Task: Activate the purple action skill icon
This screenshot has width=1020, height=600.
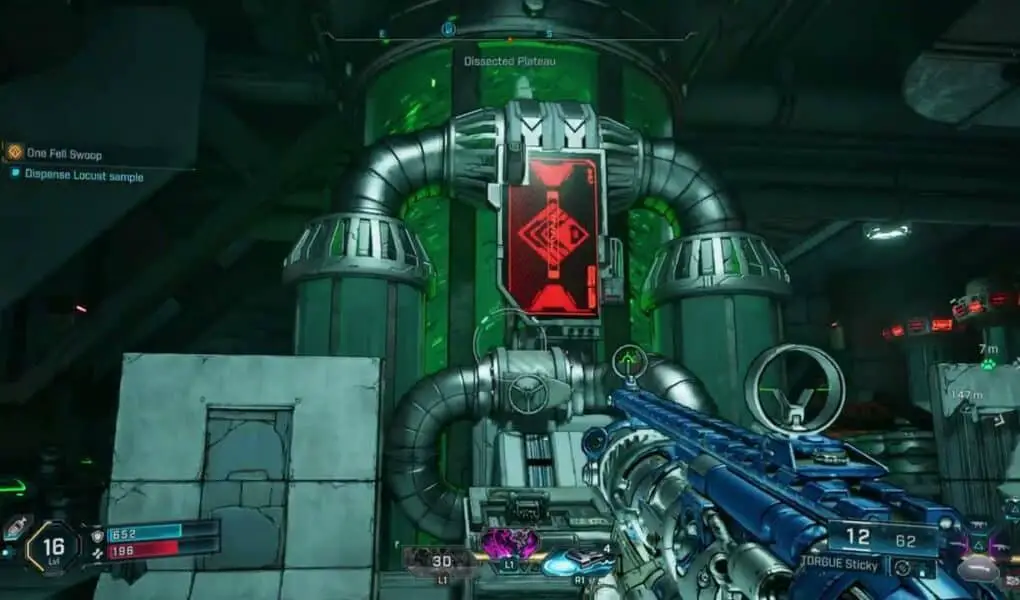Action: tap(510, 544)
